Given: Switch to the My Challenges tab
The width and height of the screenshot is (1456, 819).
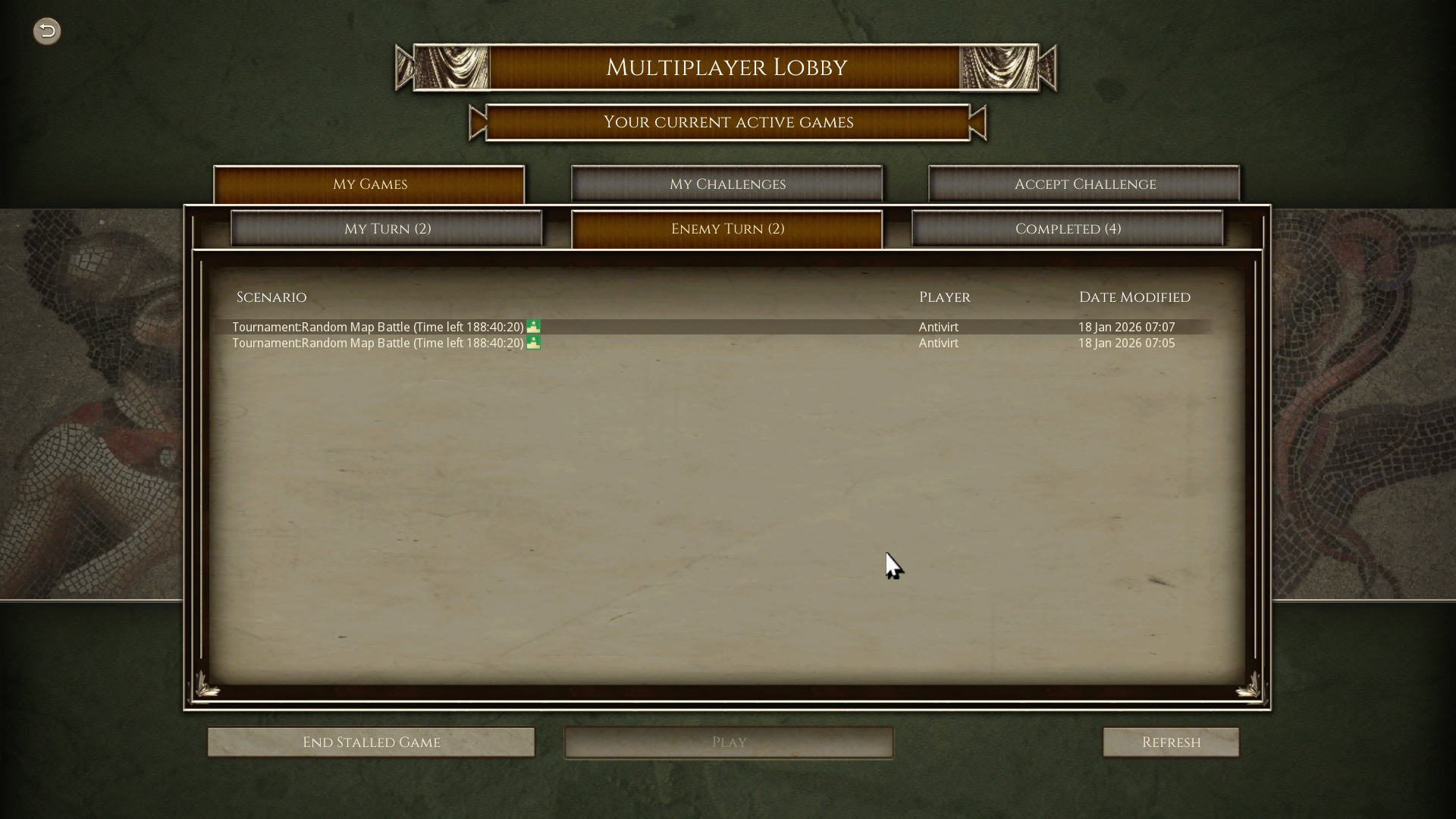Looking at the screenshot, I should [726, 184].
